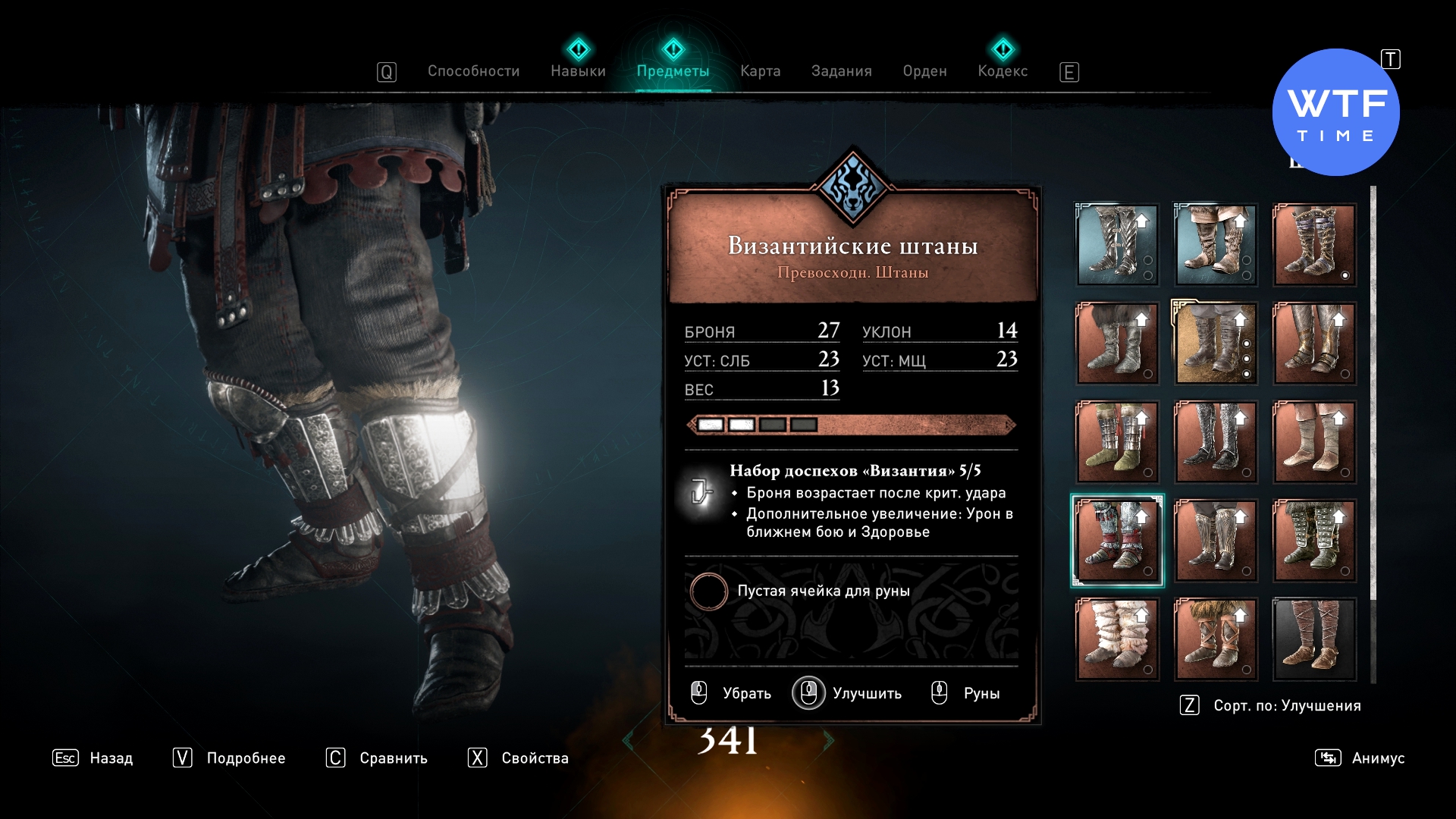
Task: Show the Кодекс tab
Action: 1003,71
